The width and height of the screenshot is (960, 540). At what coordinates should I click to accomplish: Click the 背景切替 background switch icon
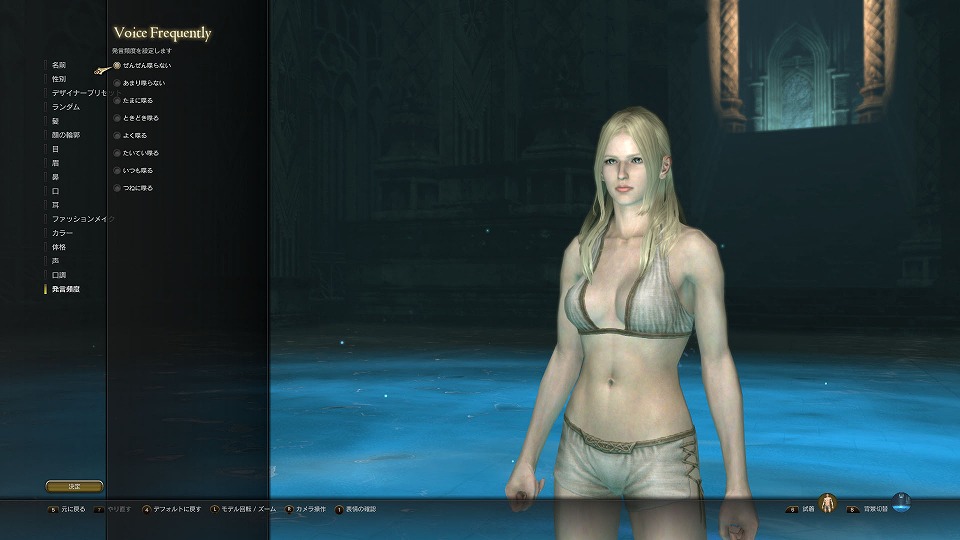[901, 501]
